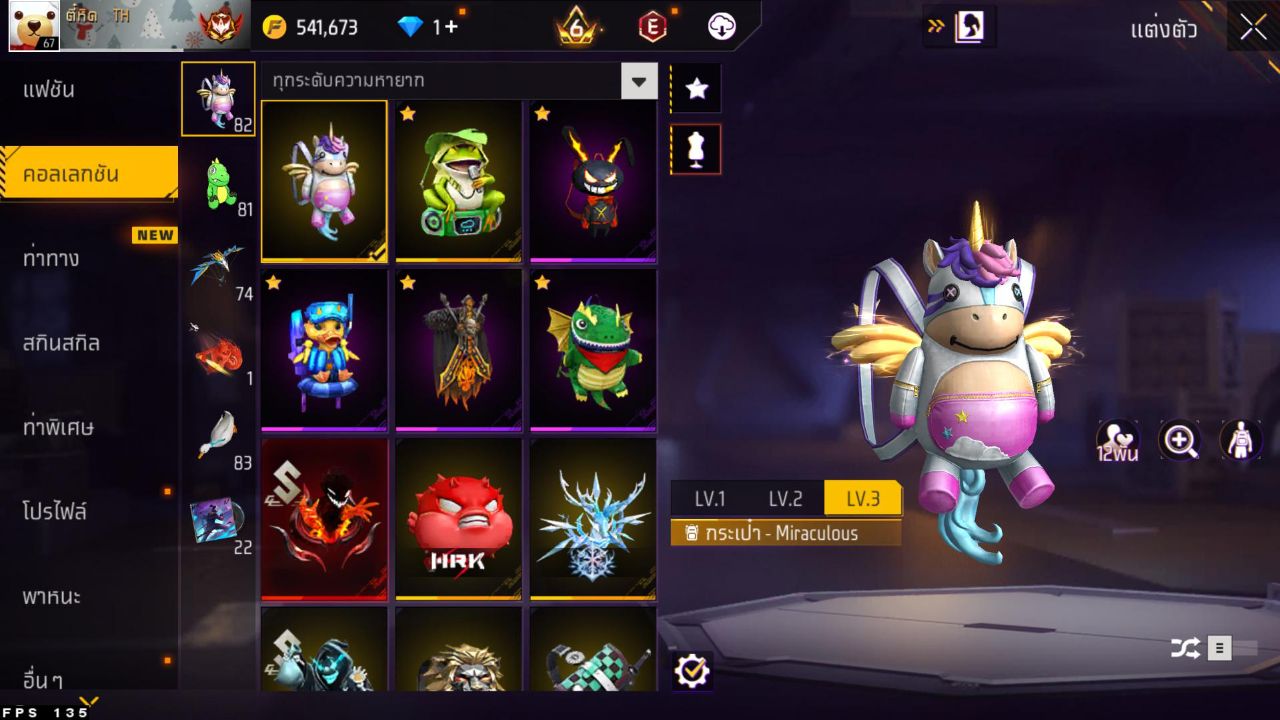1280x720 pixels.
Task: Select the duck with snorkel backpack
Action: click(x=324, y=349)
